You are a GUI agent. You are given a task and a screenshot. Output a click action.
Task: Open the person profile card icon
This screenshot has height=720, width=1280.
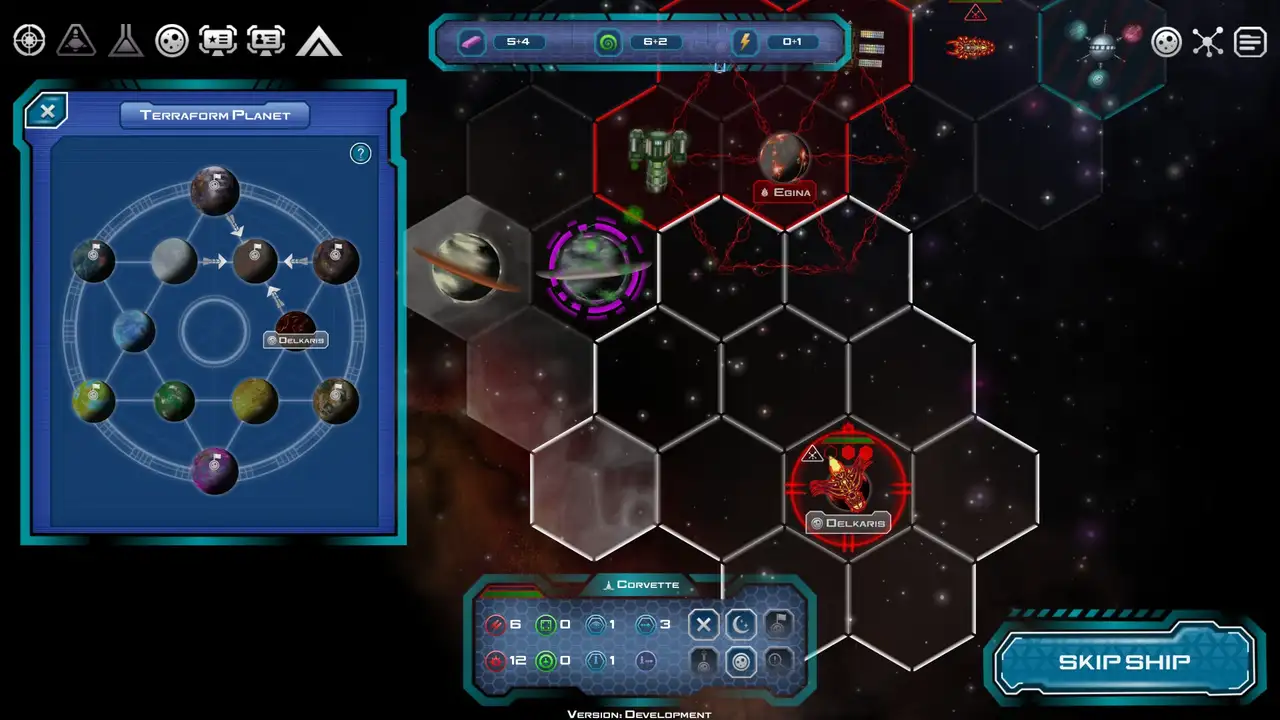tap(266, 40)
